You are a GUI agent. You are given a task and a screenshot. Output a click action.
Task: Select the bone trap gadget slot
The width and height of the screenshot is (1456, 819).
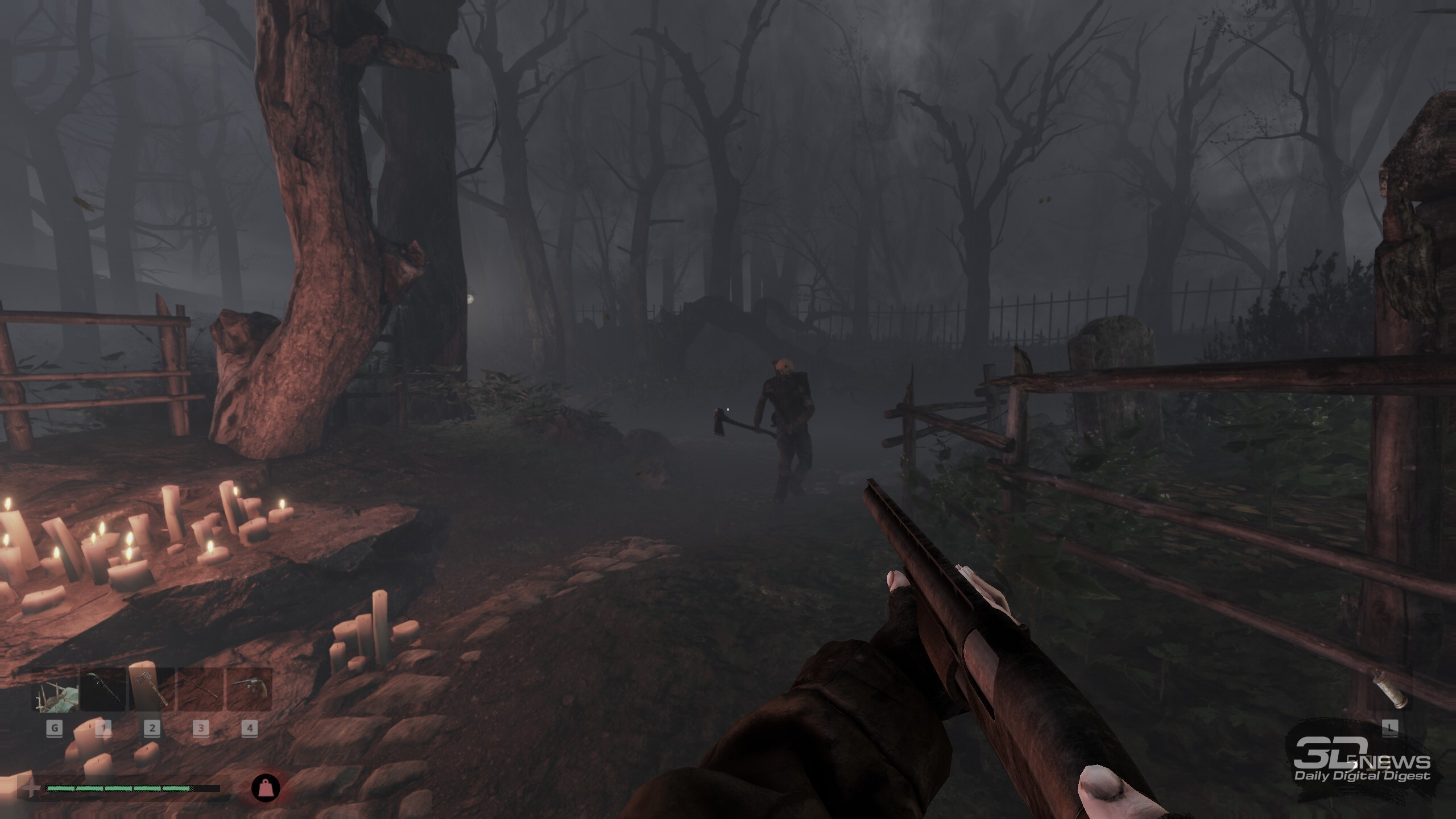55,690
